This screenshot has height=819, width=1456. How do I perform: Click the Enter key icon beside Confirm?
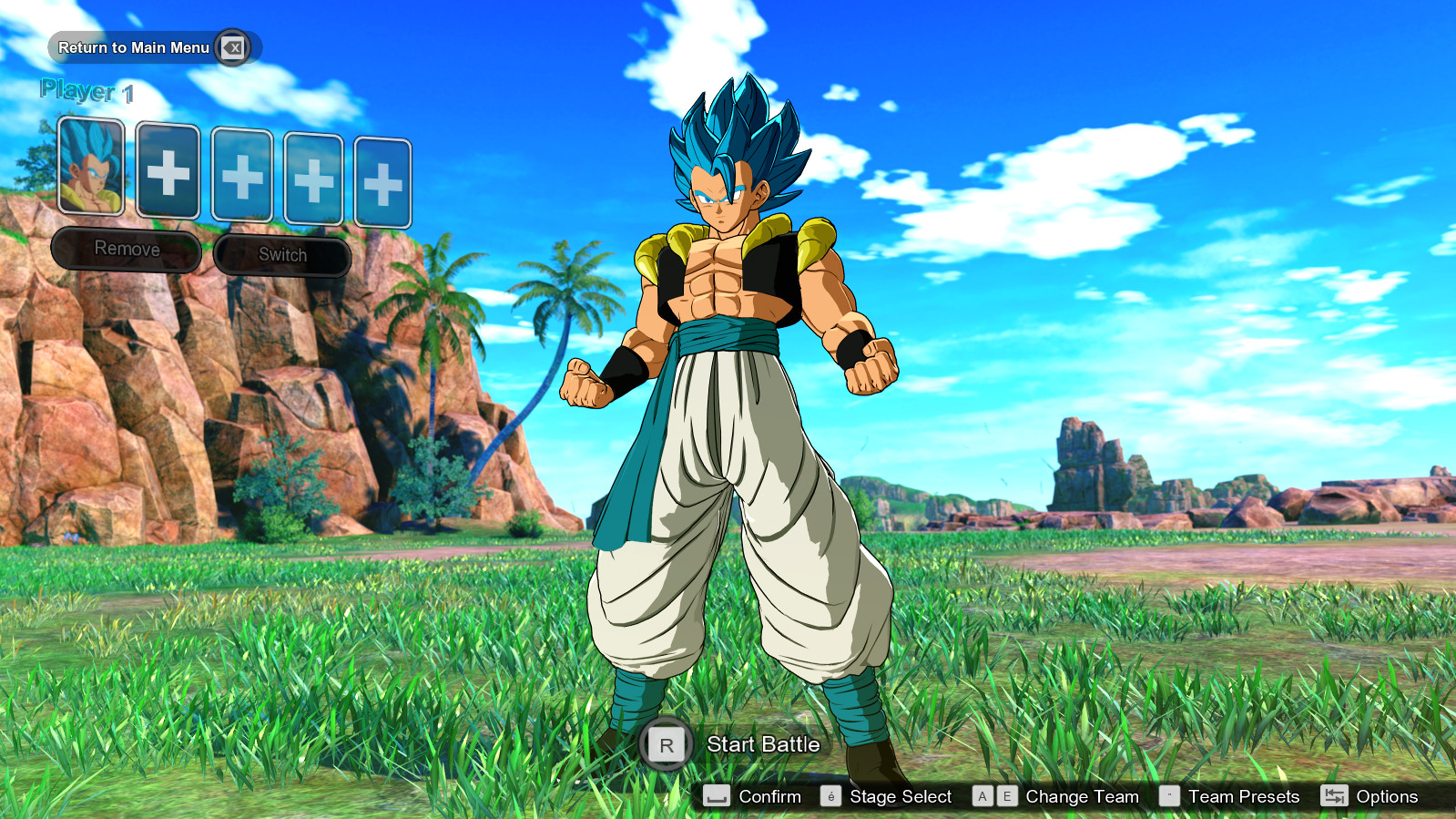[715, 796]
